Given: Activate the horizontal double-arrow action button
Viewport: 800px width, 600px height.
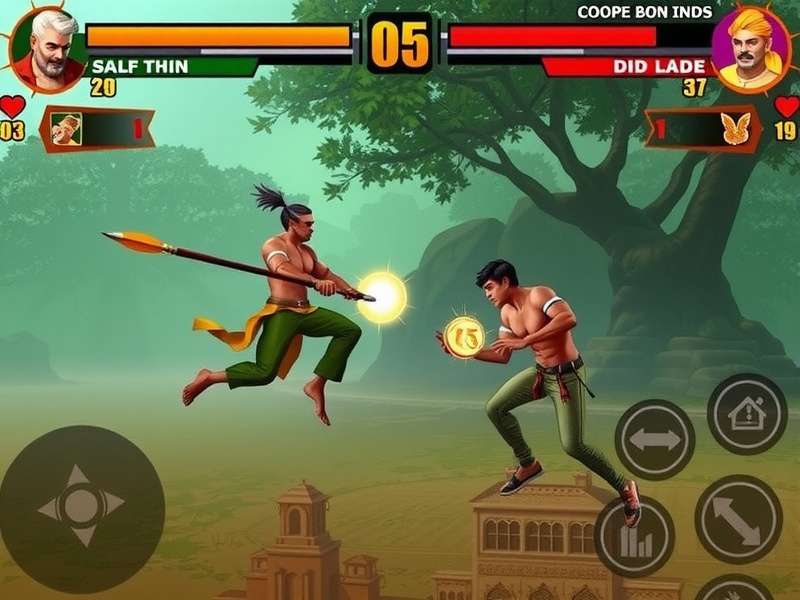Looking at the screenshot, I should click(654, 439).
